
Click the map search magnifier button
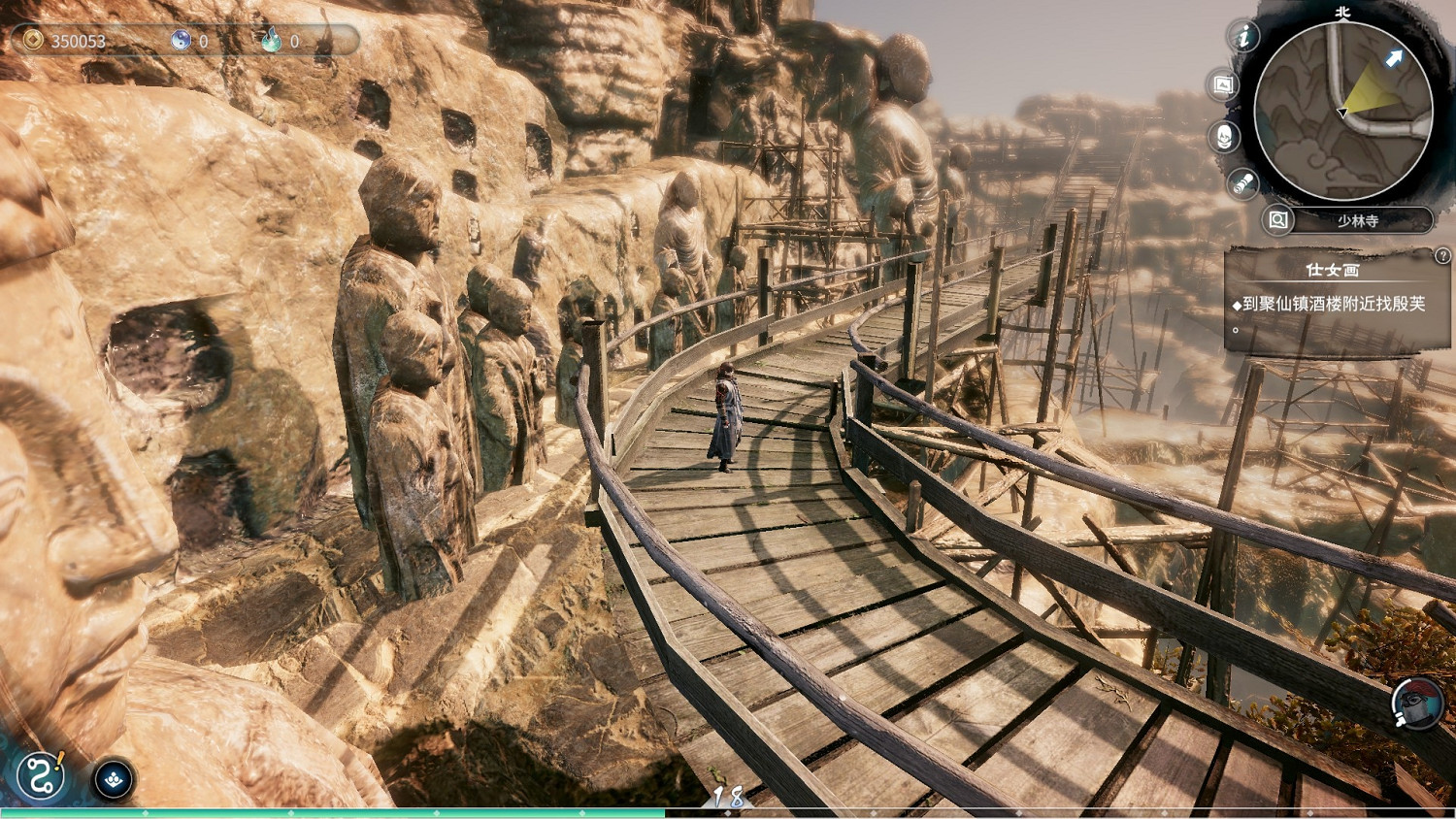tap(1278, 220)
